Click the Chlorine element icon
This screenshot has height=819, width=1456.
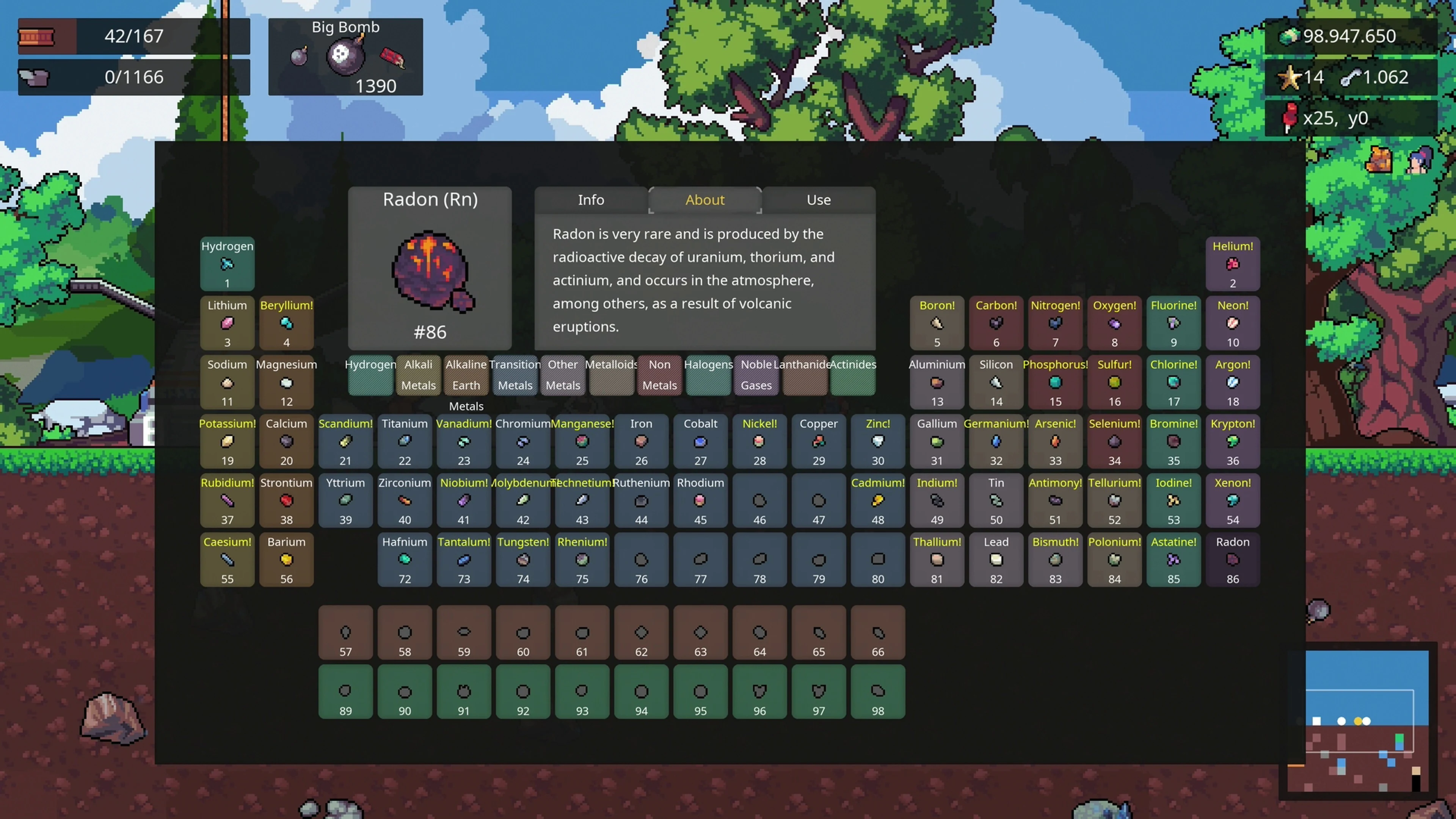pos(1174,382)
